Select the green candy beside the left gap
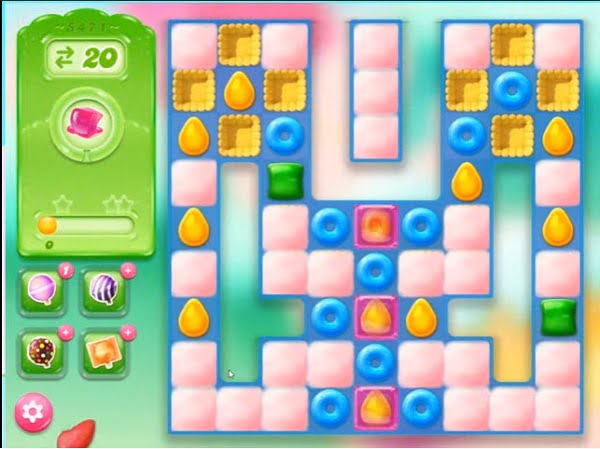Screen dimensions: 600x449 [285, 181]
